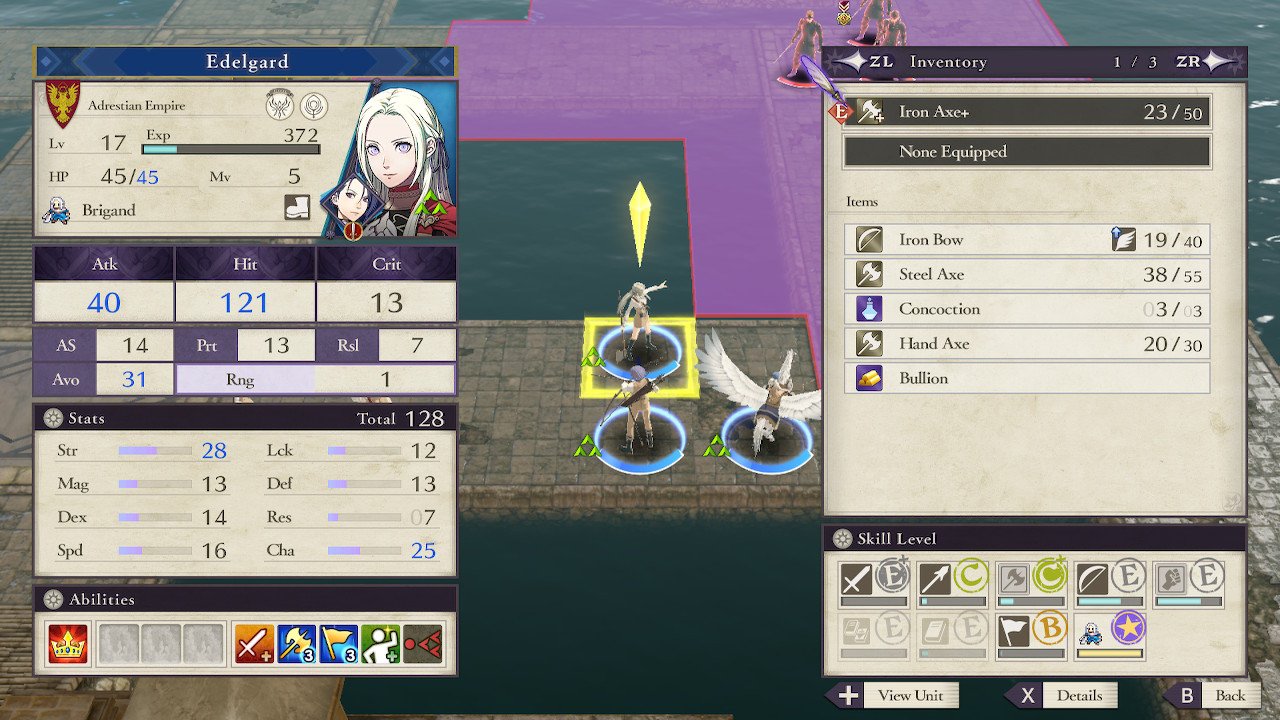Inspect the green figure ability icon
The image size is (1280, 720).
[x=380, y=645]
